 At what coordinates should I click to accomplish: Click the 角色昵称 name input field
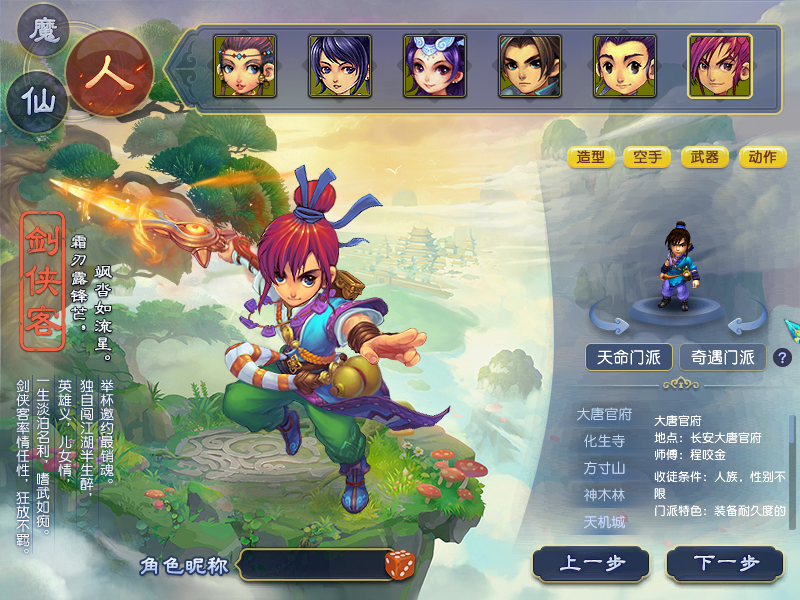click(310, 565)
